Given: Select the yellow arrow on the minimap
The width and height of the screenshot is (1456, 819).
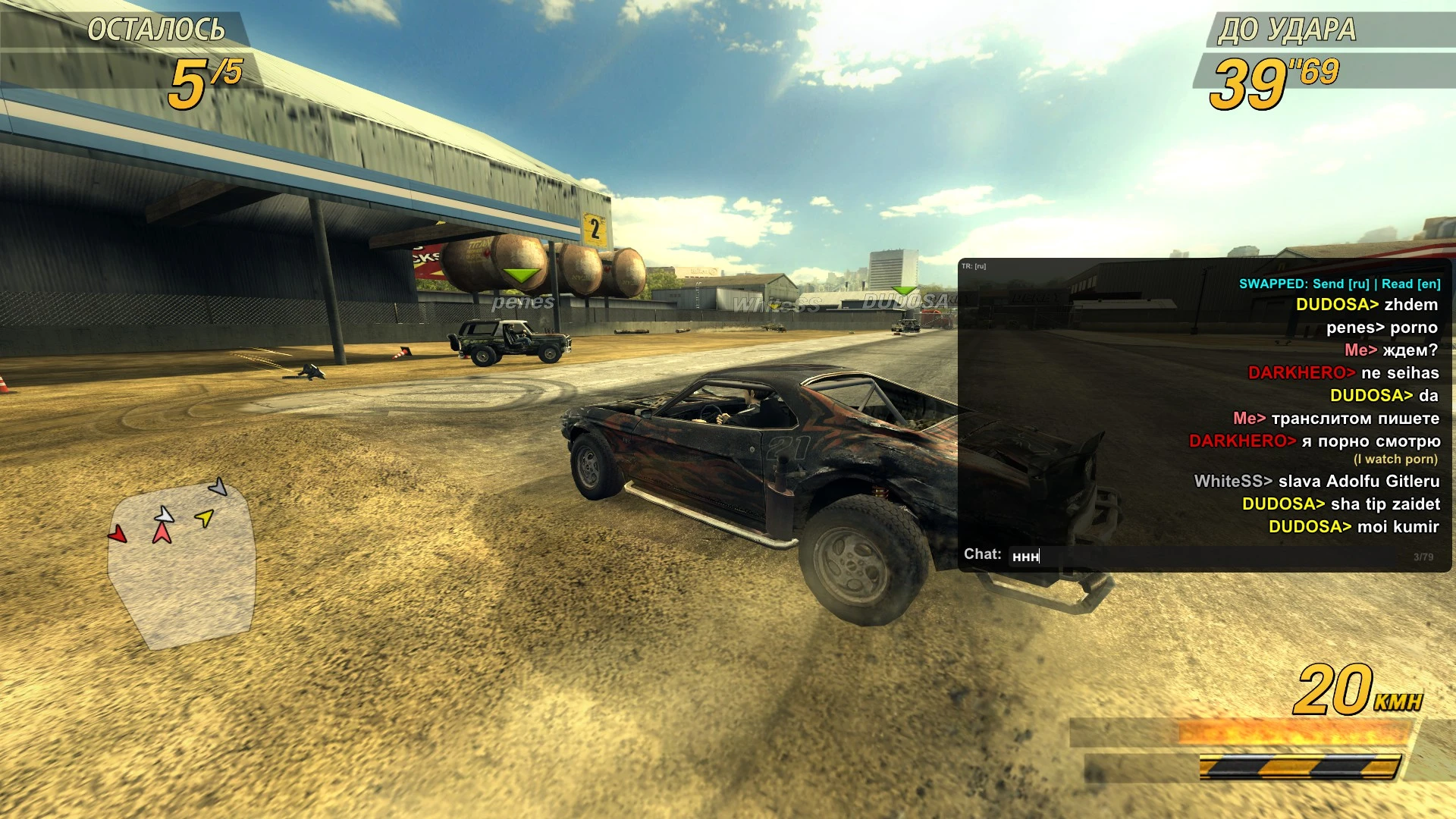Looking at the screenshot, I should tap(203, 518).
